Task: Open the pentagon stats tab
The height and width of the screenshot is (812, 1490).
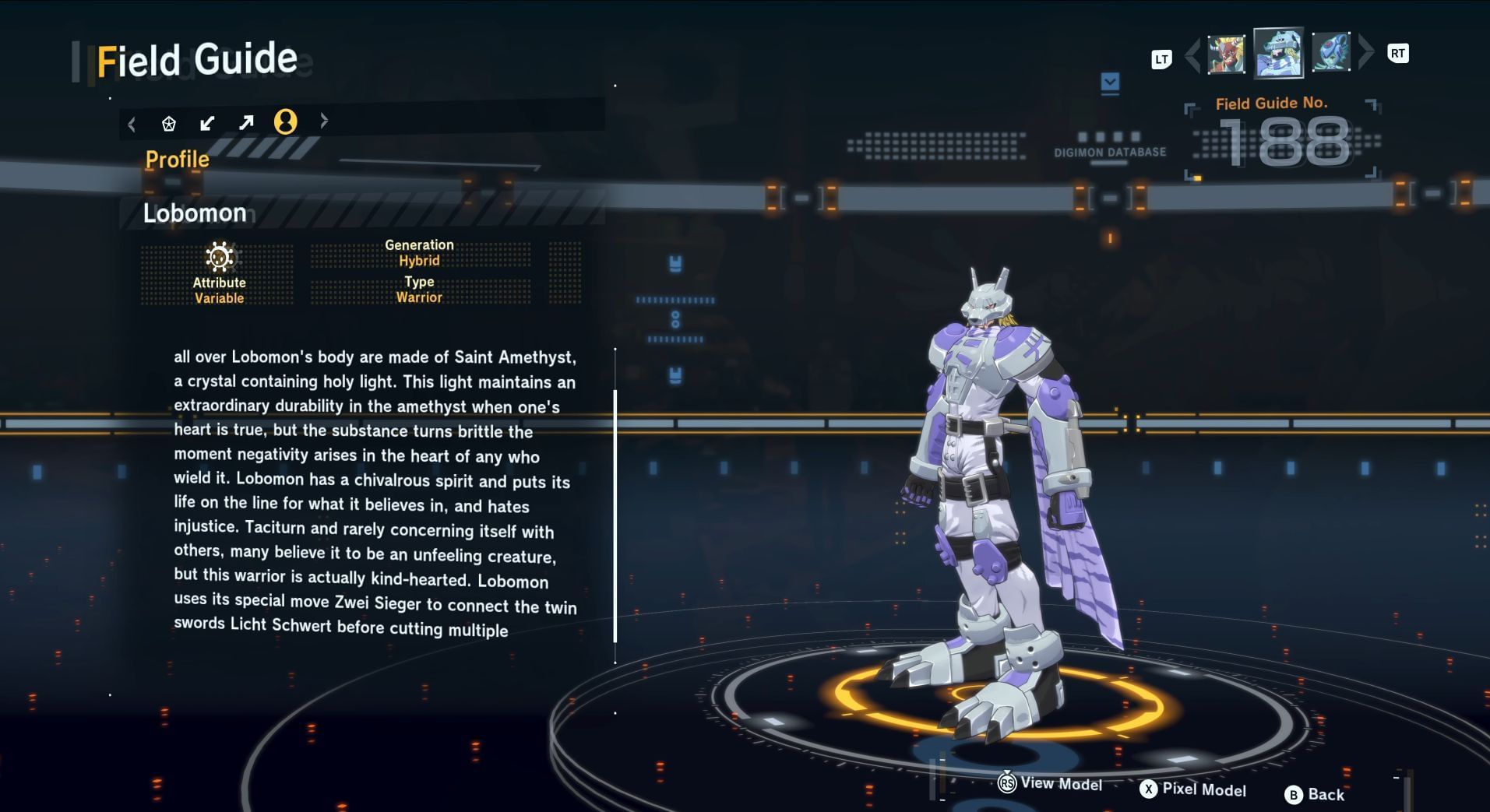Action: pyautogui.click(x=168, y=123)
